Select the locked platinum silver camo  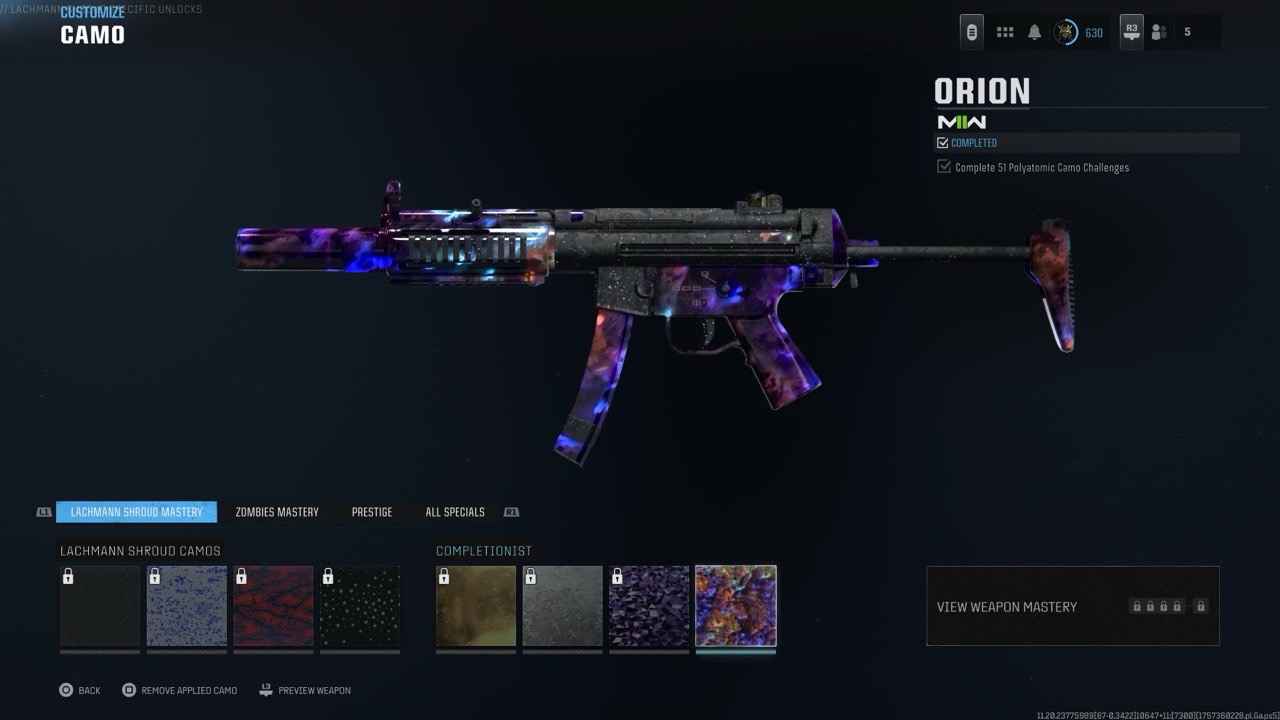[x=563, y=606]
